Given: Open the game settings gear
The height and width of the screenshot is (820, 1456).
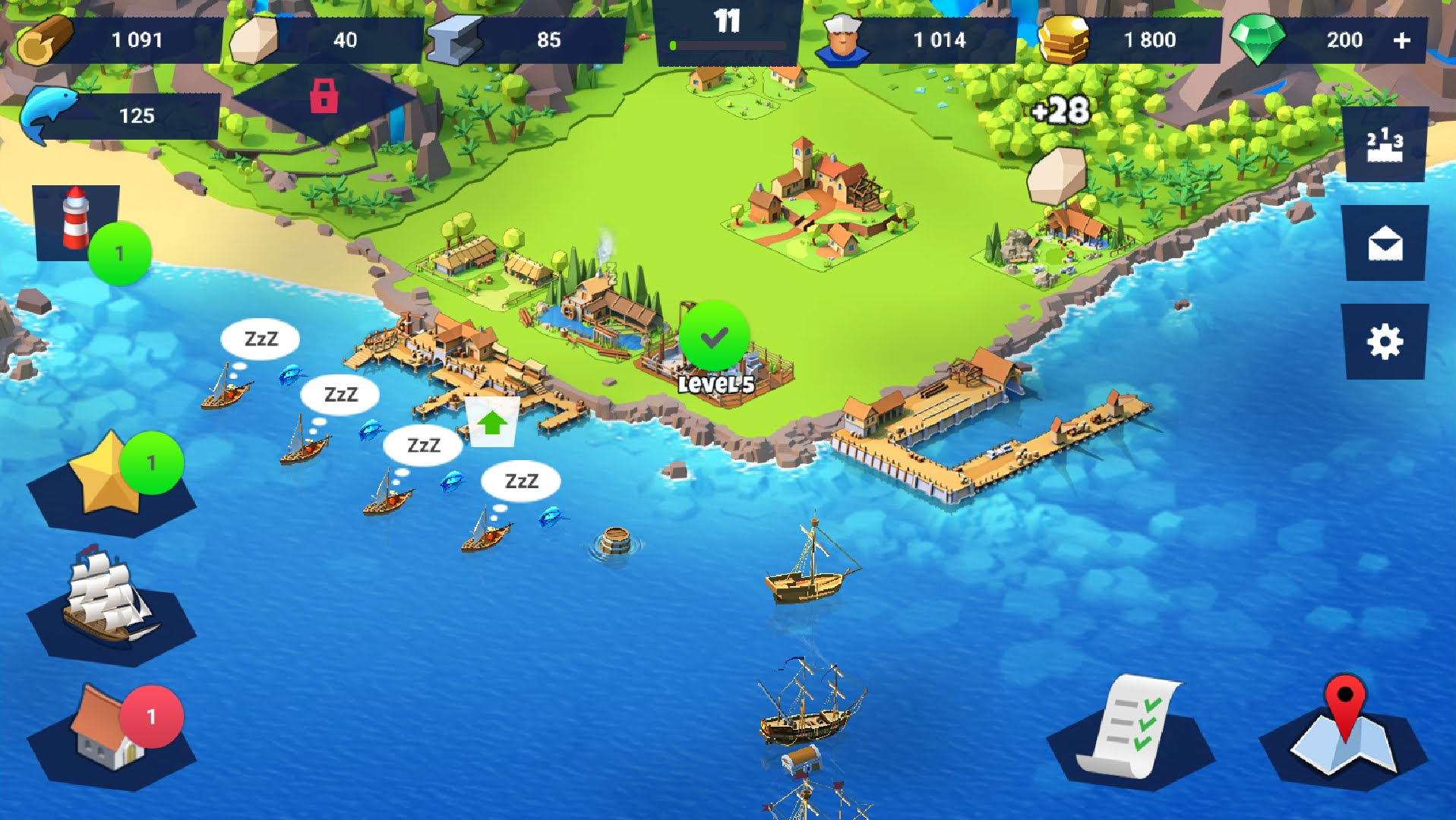Looking at the screenshot, I should point(1385,341).
